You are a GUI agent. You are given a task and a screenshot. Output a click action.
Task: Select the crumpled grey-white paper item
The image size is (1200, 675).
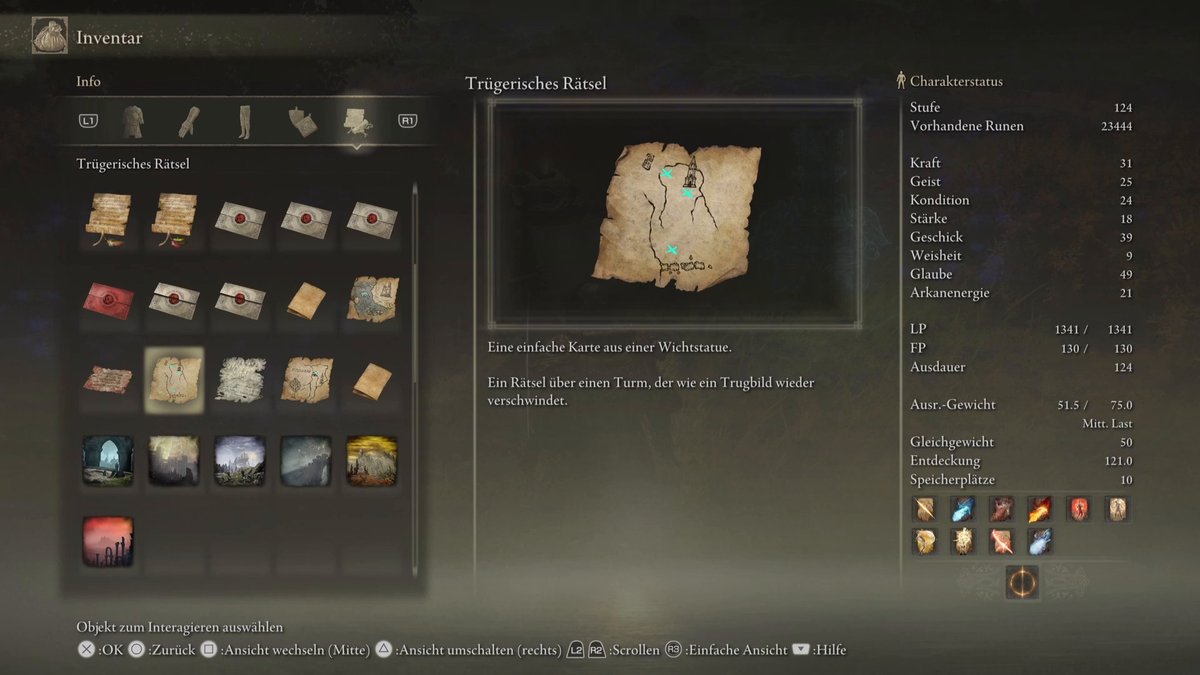(240, 380)
